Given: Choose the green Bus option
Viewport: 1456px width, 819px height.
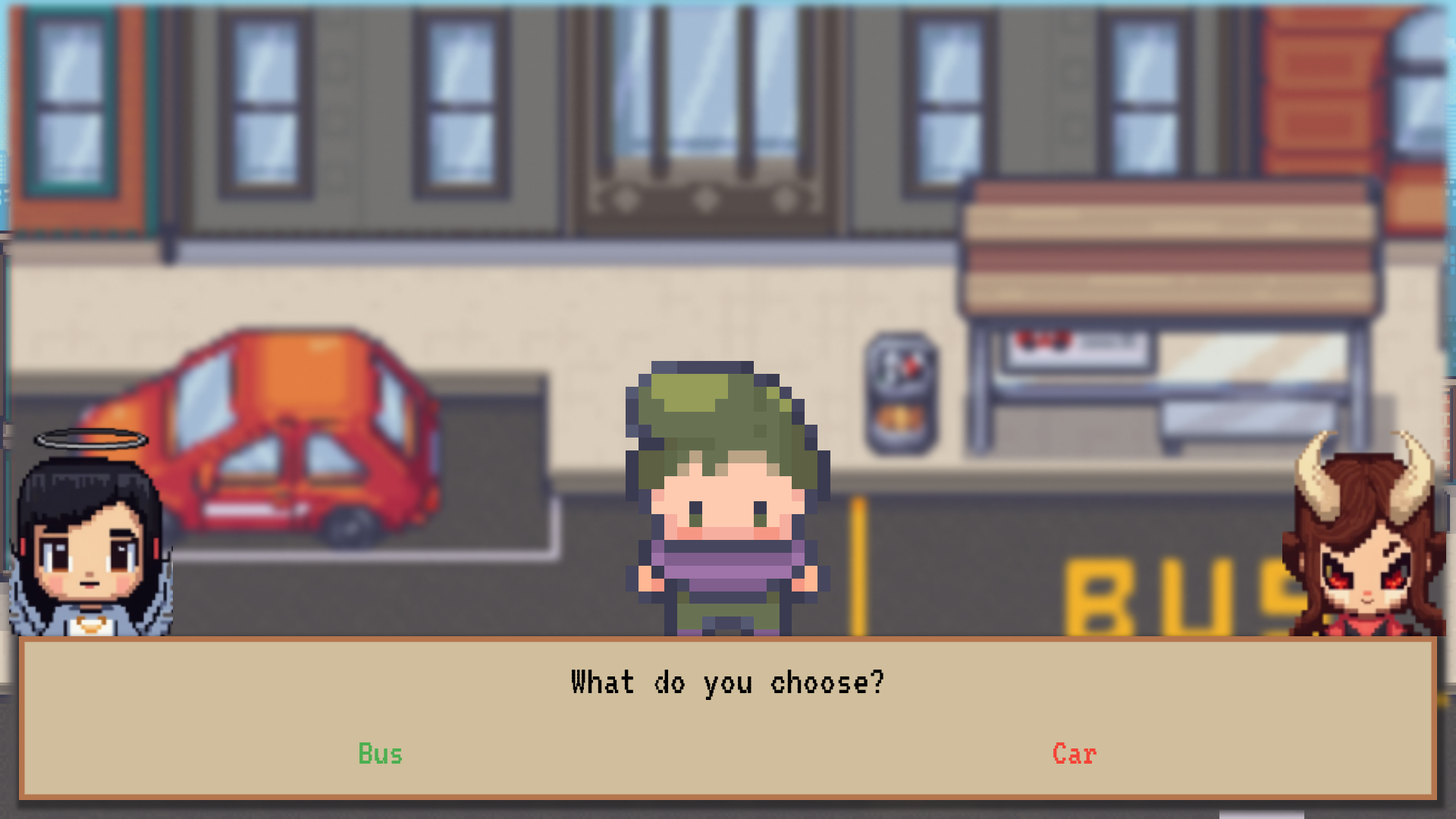Looking at the screenshot, I should click(380, 754).
